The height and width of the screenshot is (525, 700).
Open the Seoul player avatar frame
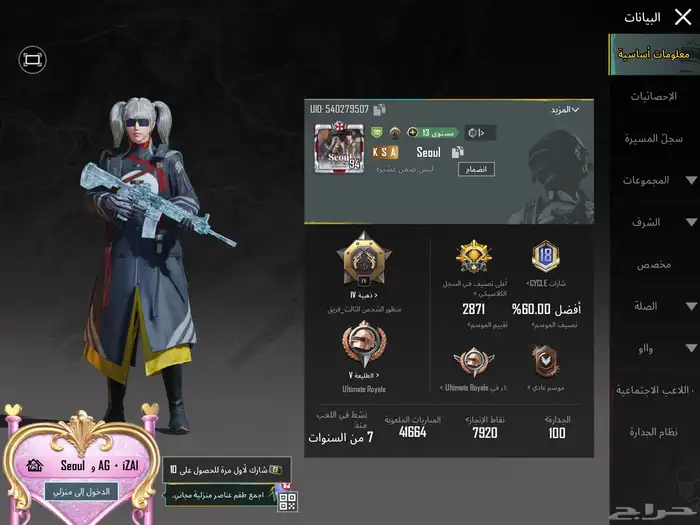(338, 149)
